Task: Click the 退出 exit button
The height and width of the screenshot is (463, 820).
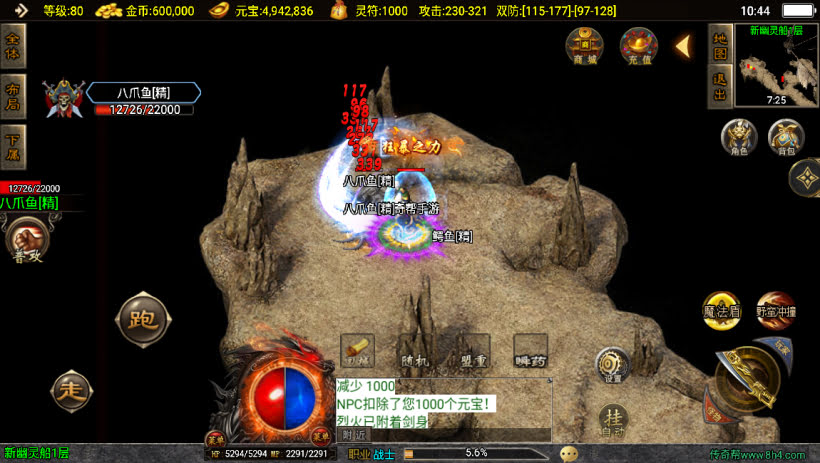Action: click(x=719, y=88)
